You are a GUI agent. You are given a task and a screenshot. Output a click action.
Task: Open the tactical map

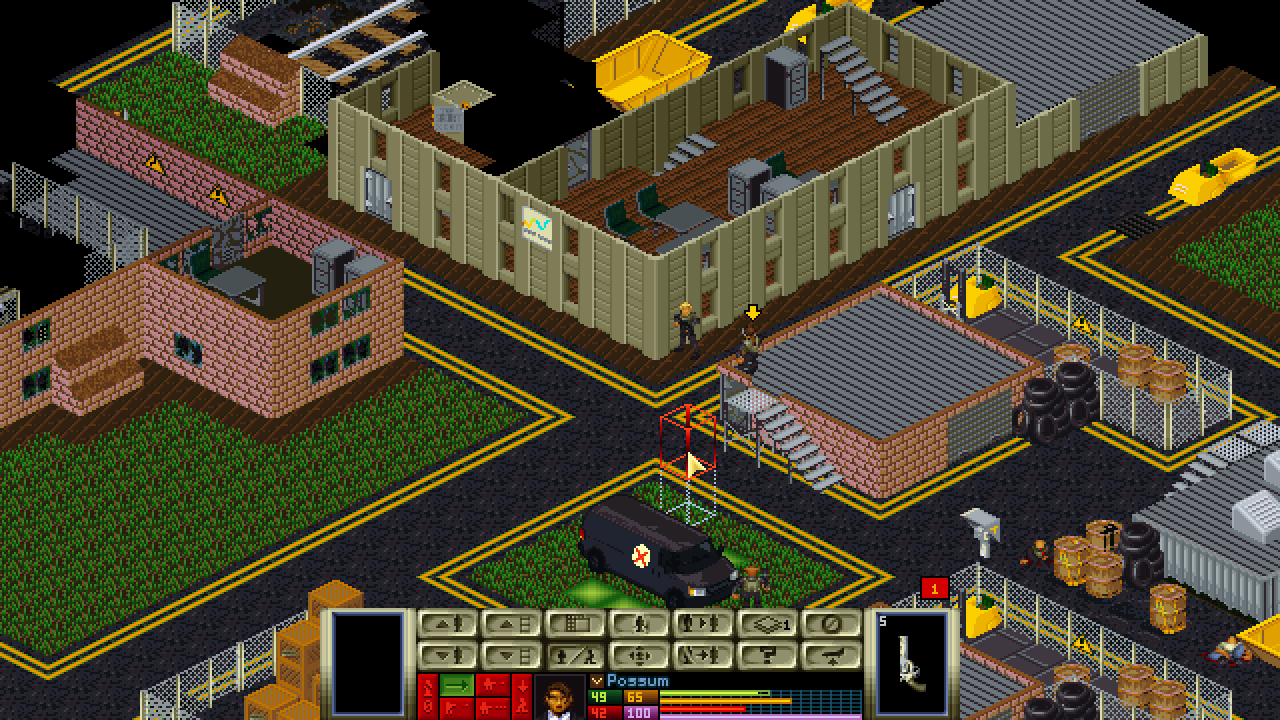[x=575, y=624]
